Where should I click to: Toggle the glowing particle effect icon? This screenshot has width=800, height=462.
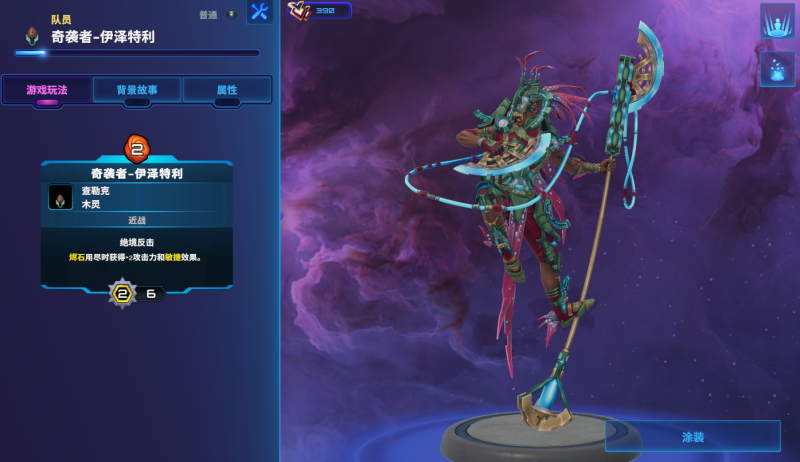click(x=777, y=69)
